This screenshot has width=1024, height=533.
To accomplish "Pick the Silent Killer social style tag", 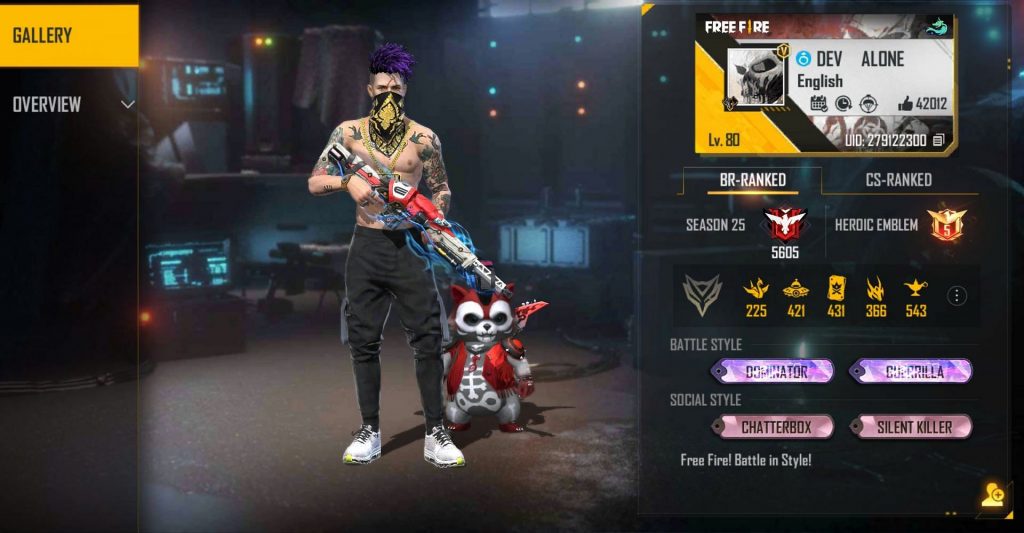I will [x=911, y=427].
